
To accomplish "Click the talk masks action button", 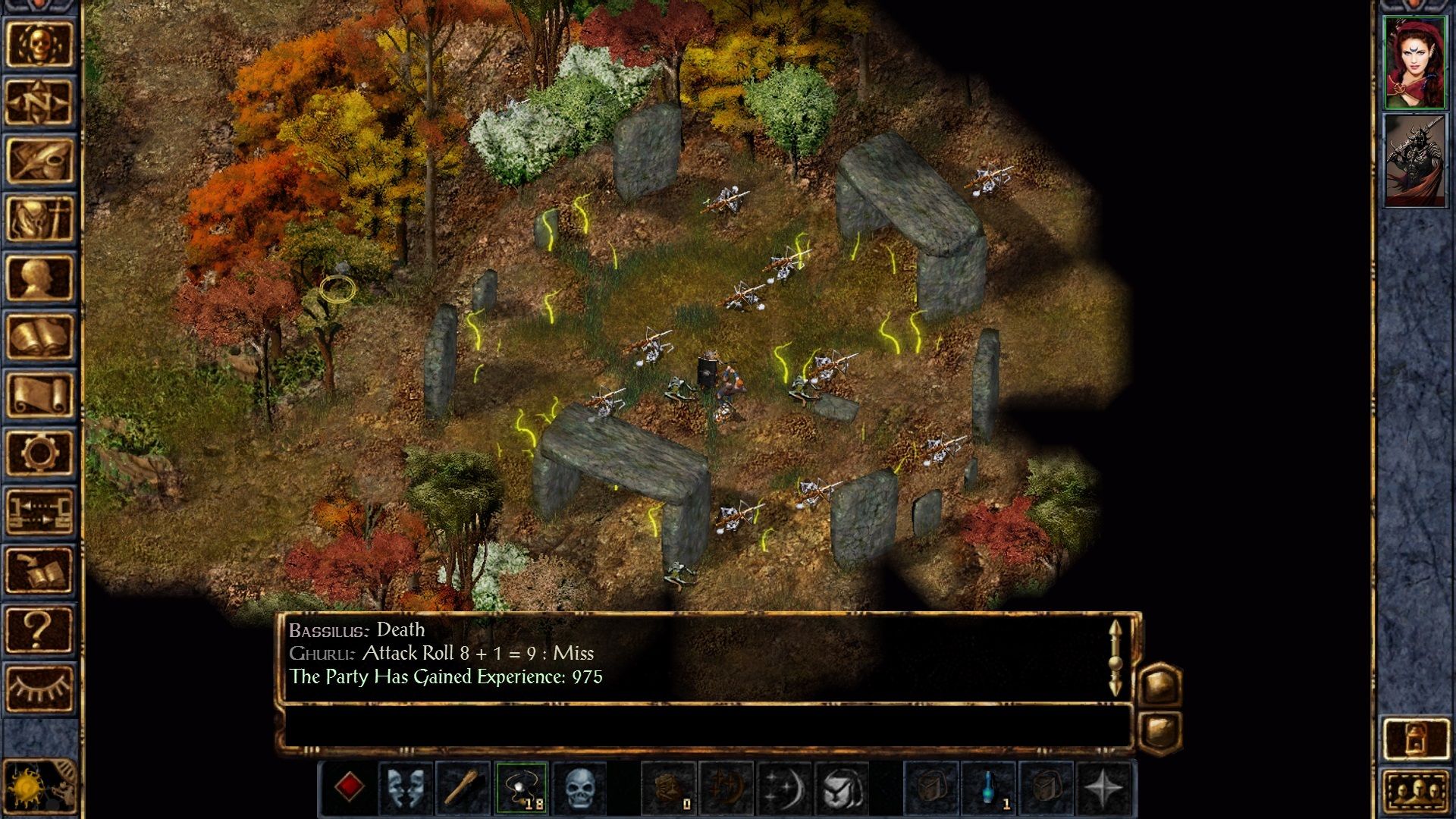I will [x=406, y=788].
